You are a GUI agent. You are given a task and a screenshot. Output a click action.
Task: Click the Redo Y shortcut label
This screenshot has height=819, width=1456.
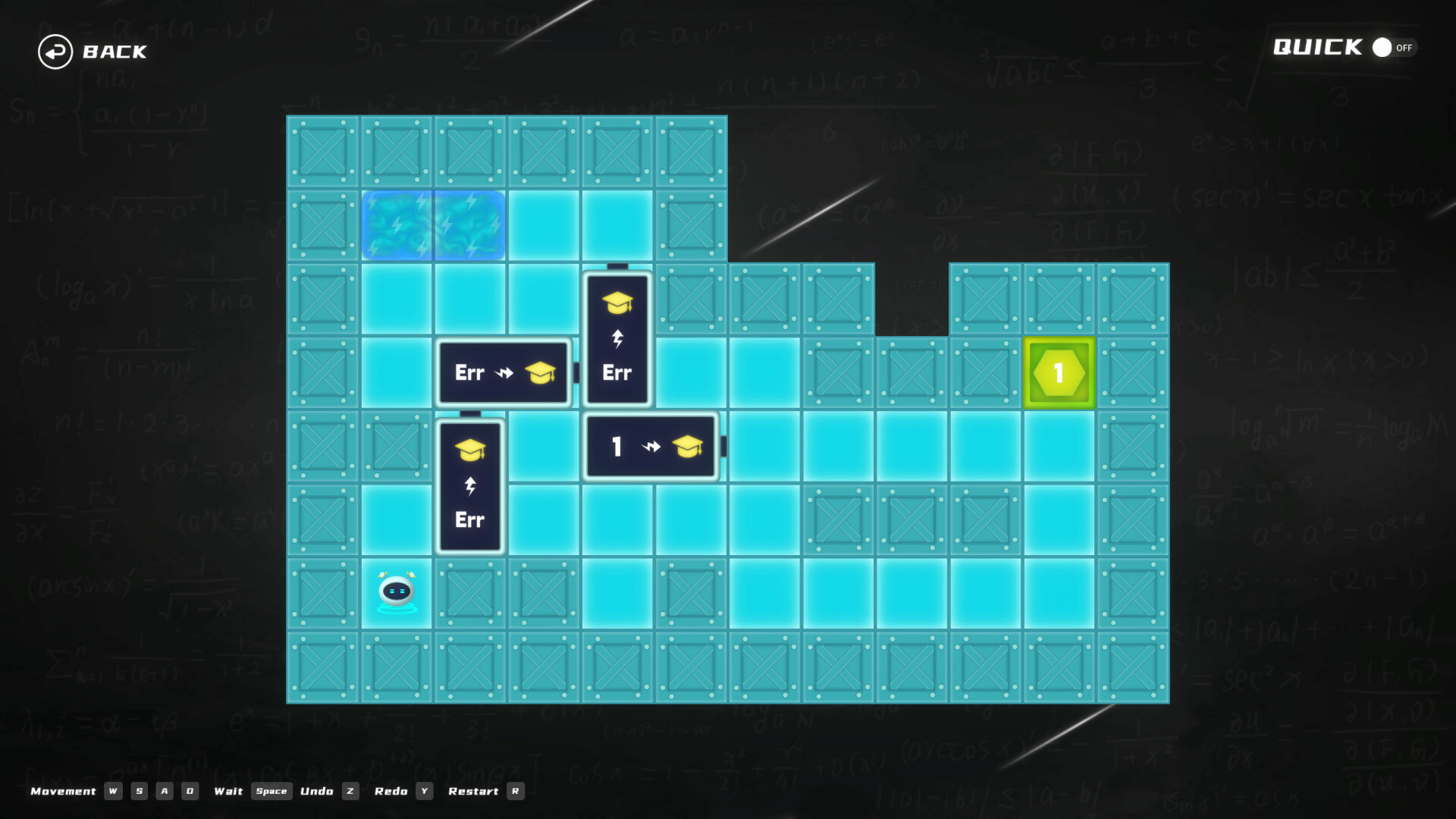point(403,791)
